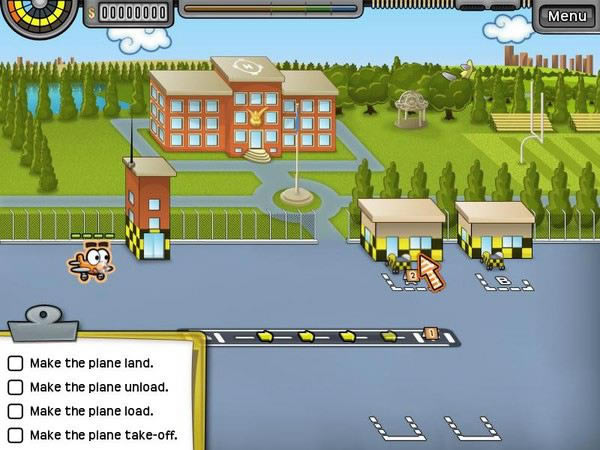Select the orange plane waiting to land
600x450 pixels.
(91, 261)
